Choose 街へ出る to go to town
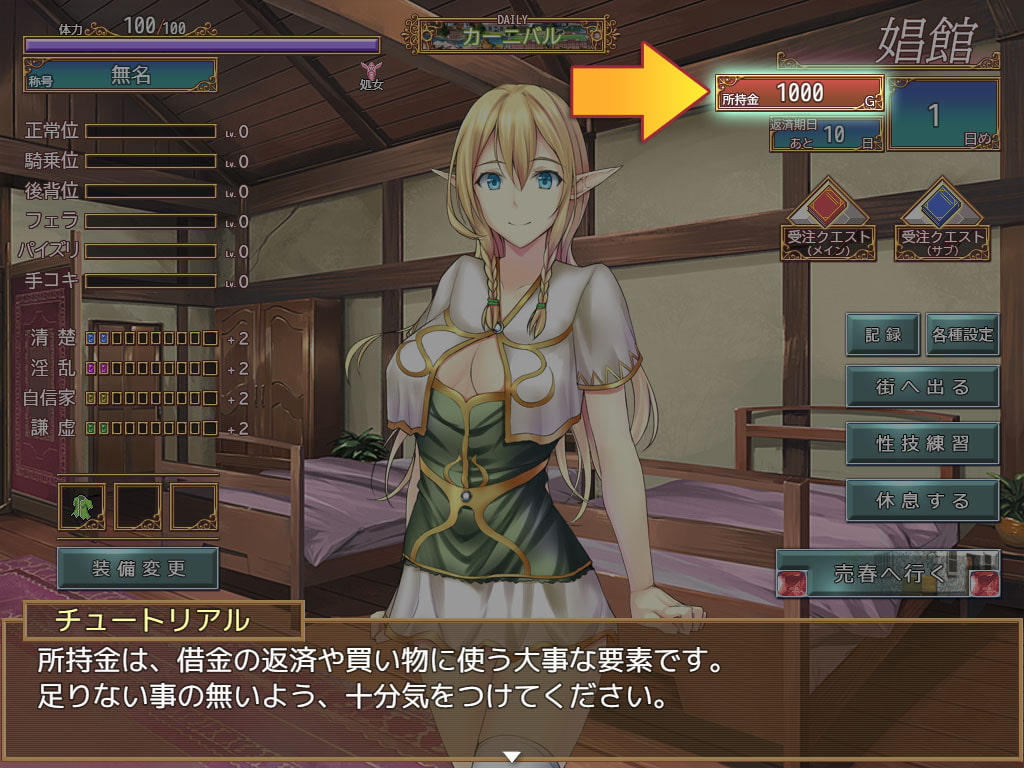 pos(922,387)
